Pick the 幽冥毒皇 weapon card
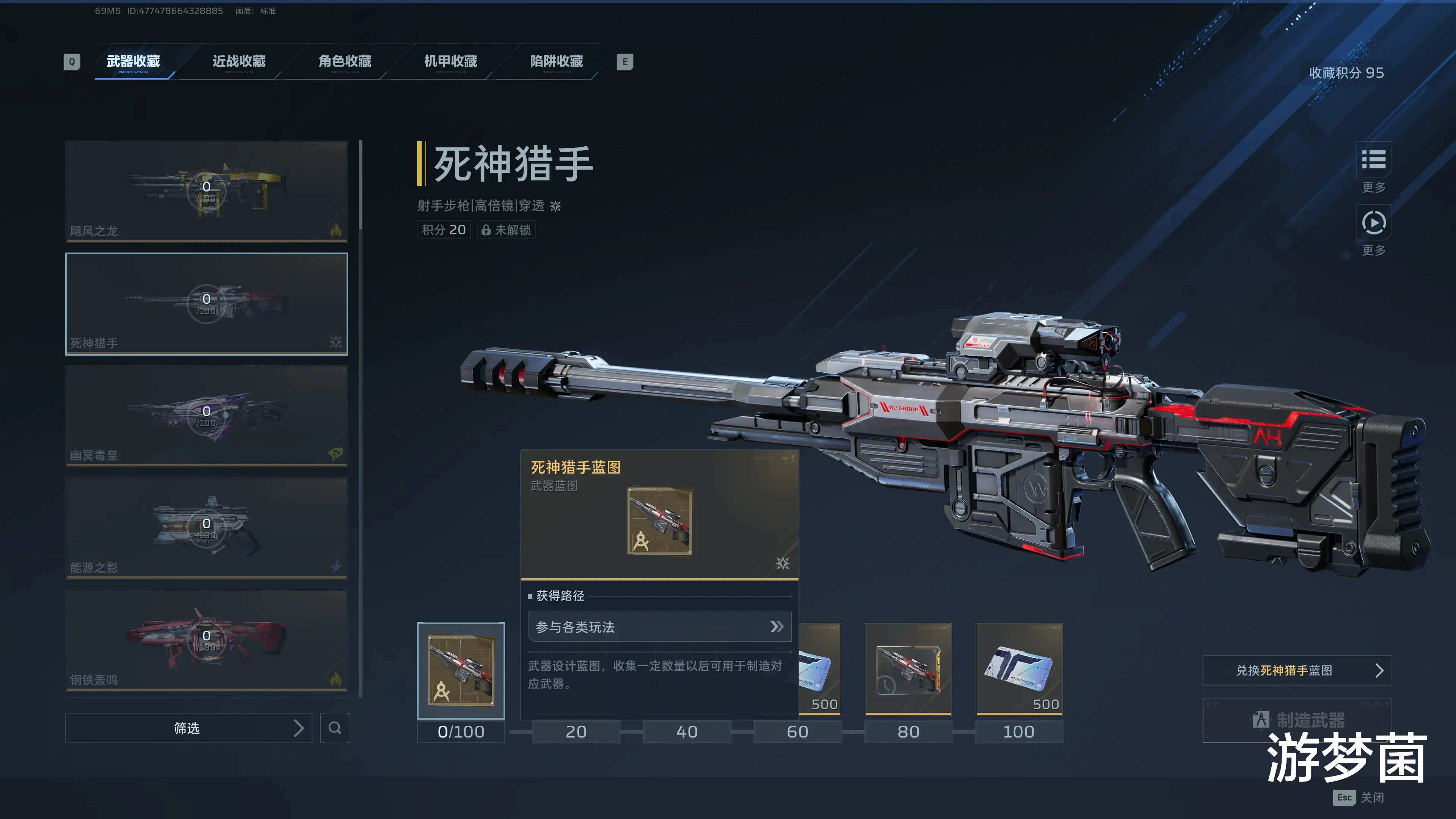This screenshot has width=1456, height=819. click(x=206, y=416)
